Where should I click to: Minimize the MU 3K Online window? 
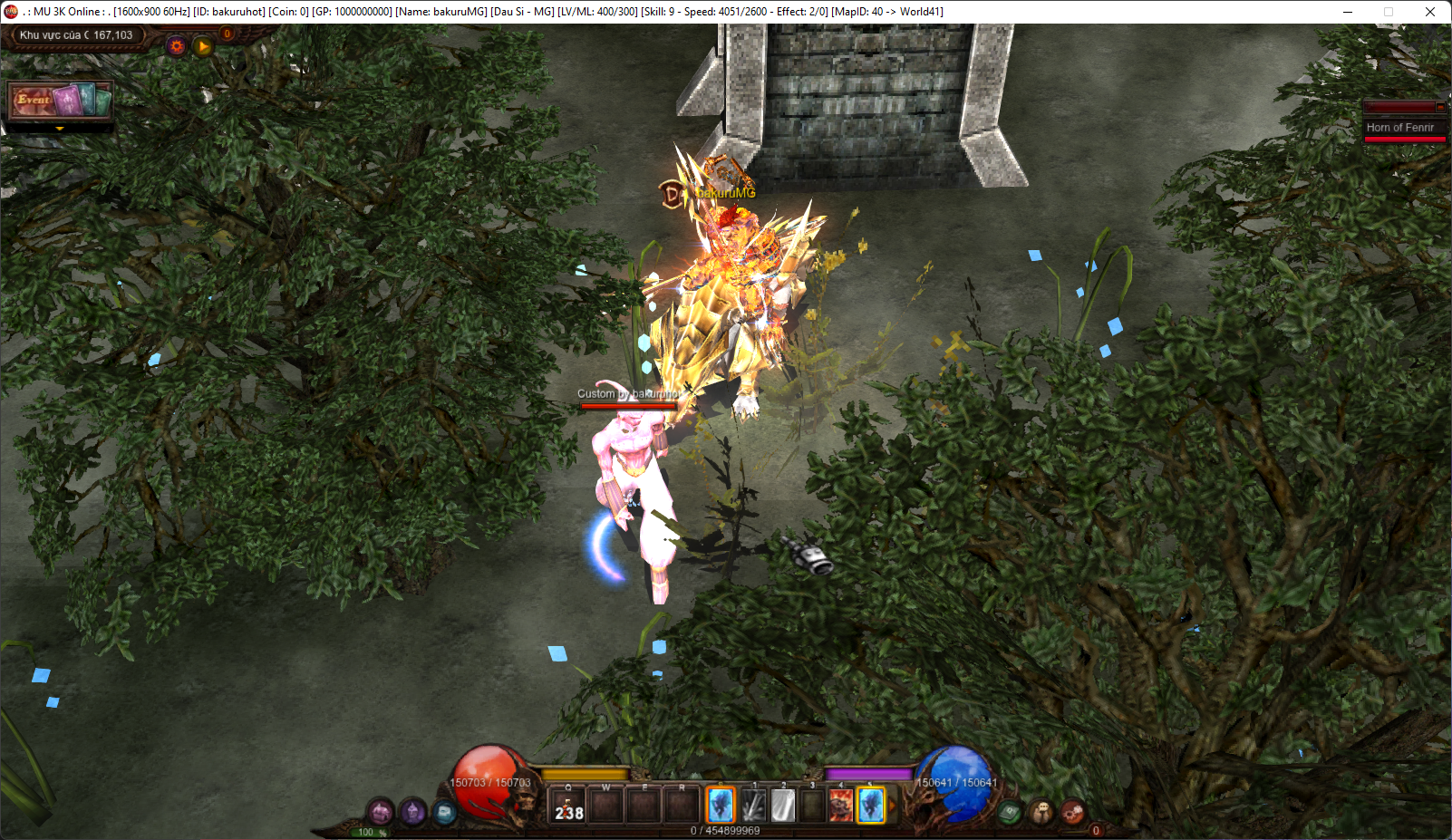tap(1348, 12)
